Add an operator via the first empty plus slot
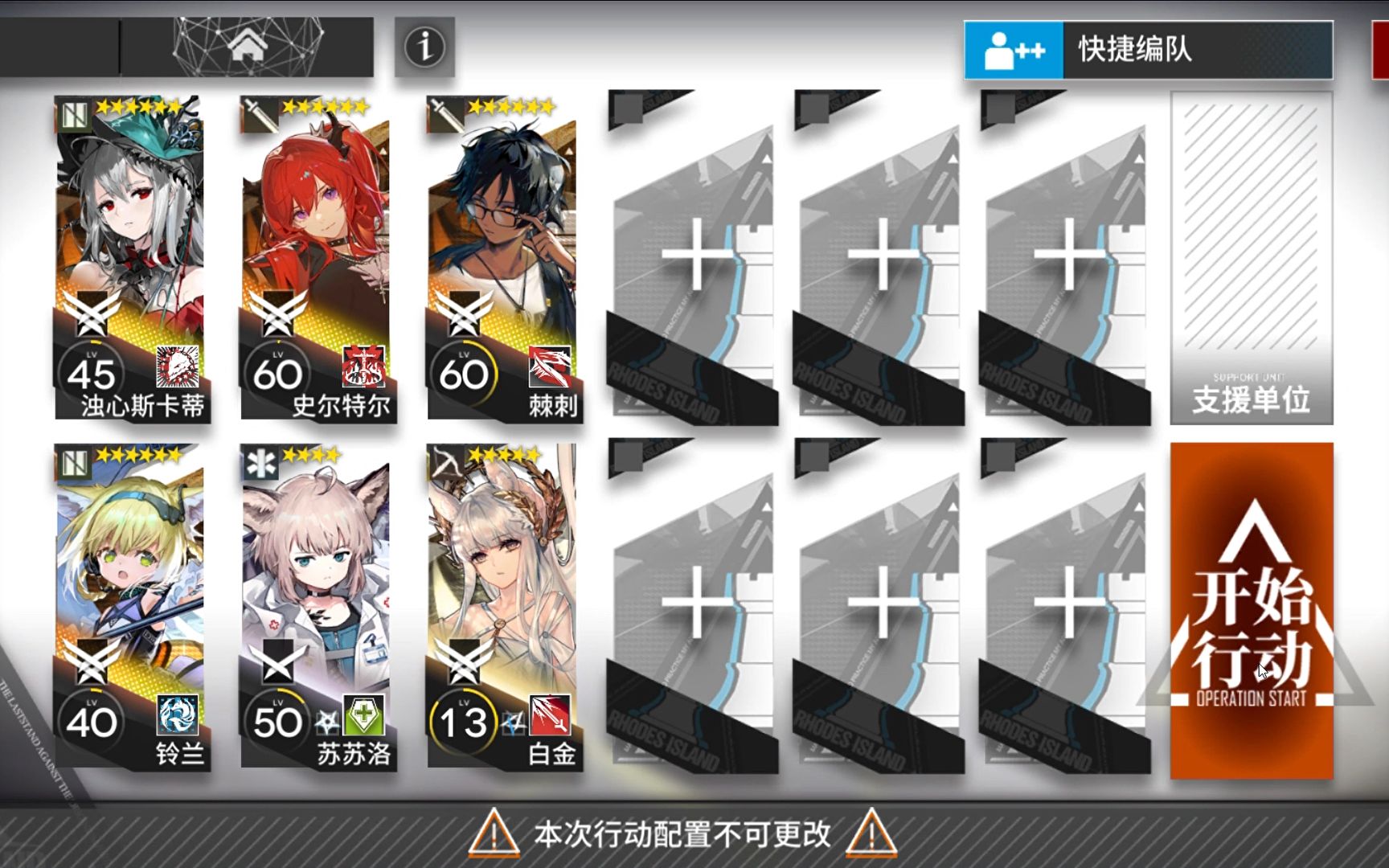This screenshot has width=1389, height=868. click(693, 256)
